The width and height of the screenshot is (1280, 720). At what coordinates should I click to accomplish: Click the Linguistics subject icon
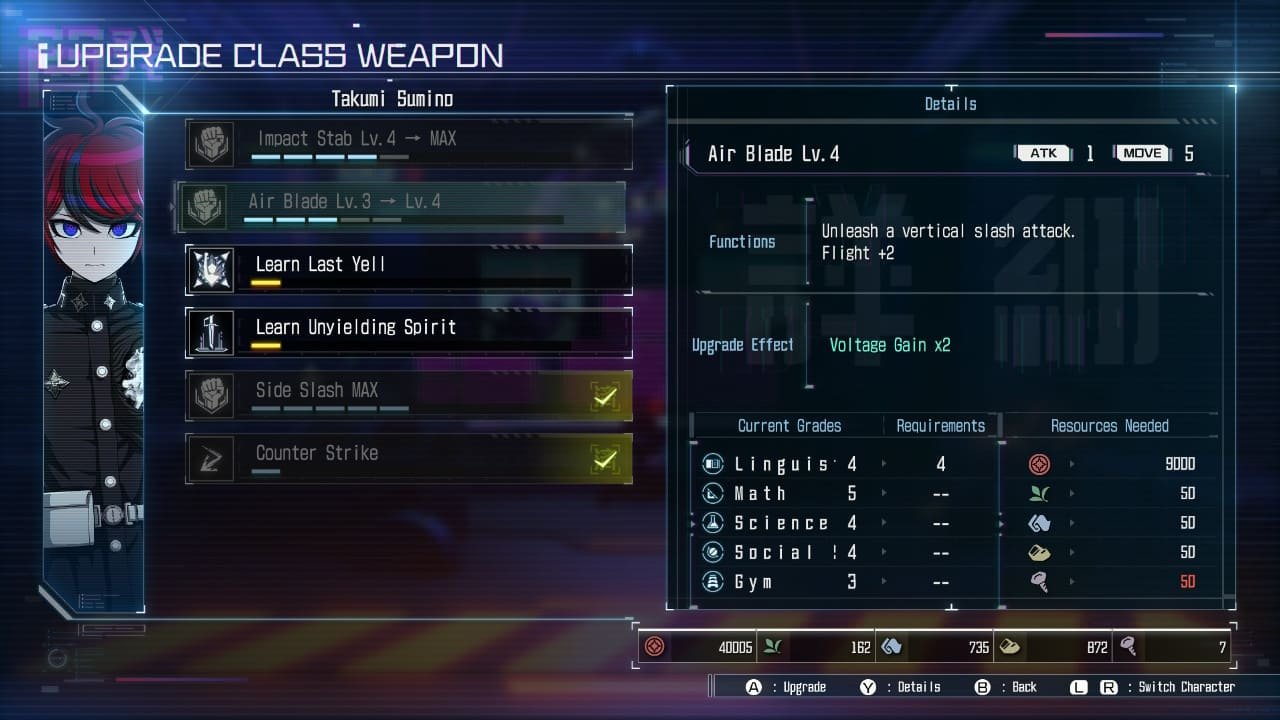pos(714,463)
